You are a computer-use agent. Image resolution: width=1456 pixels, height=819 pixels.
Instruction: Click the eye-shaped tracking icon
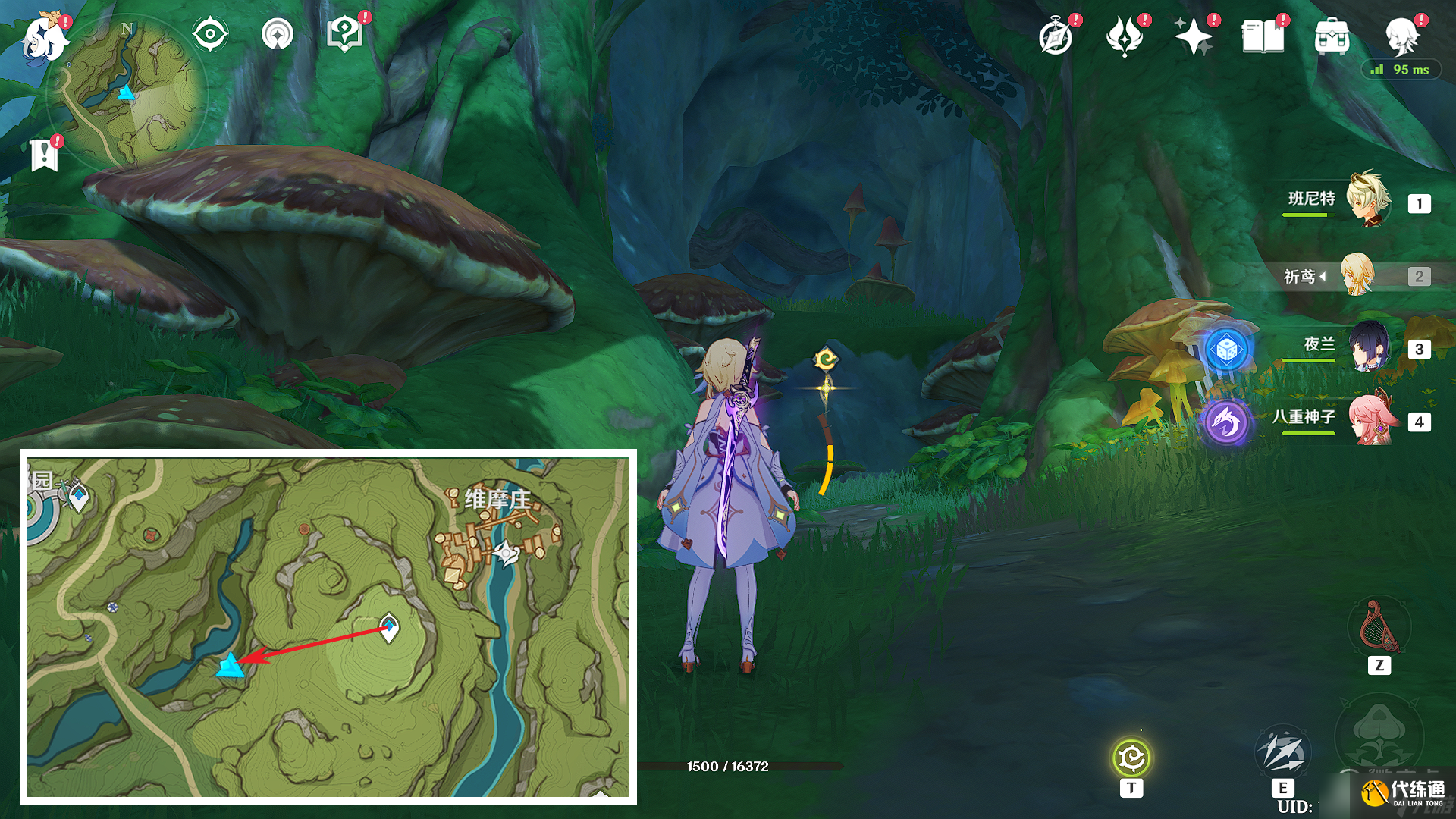point(210,34)
